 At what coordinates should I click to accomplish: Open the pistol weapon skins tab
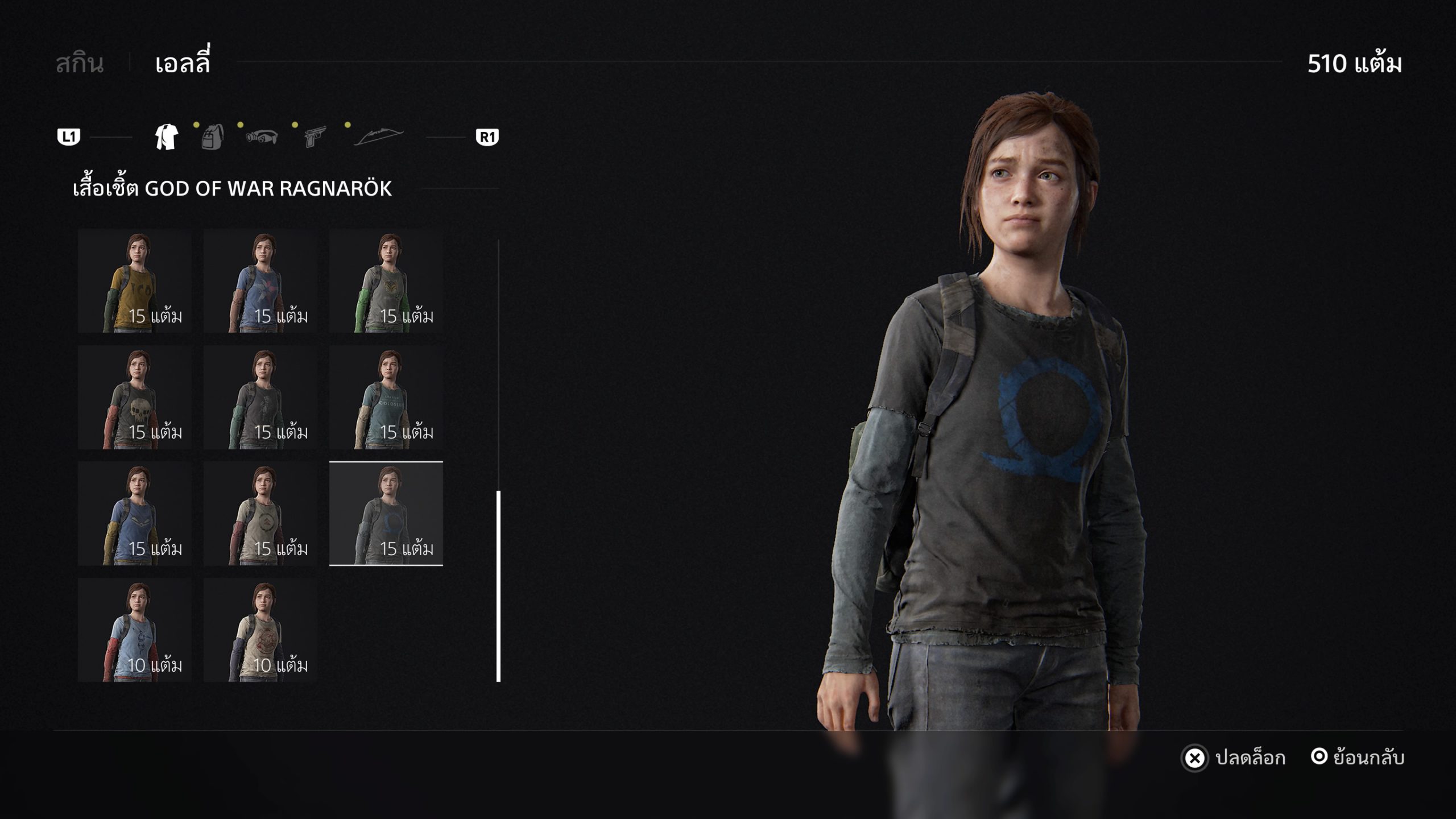click(x=315, y=137)
